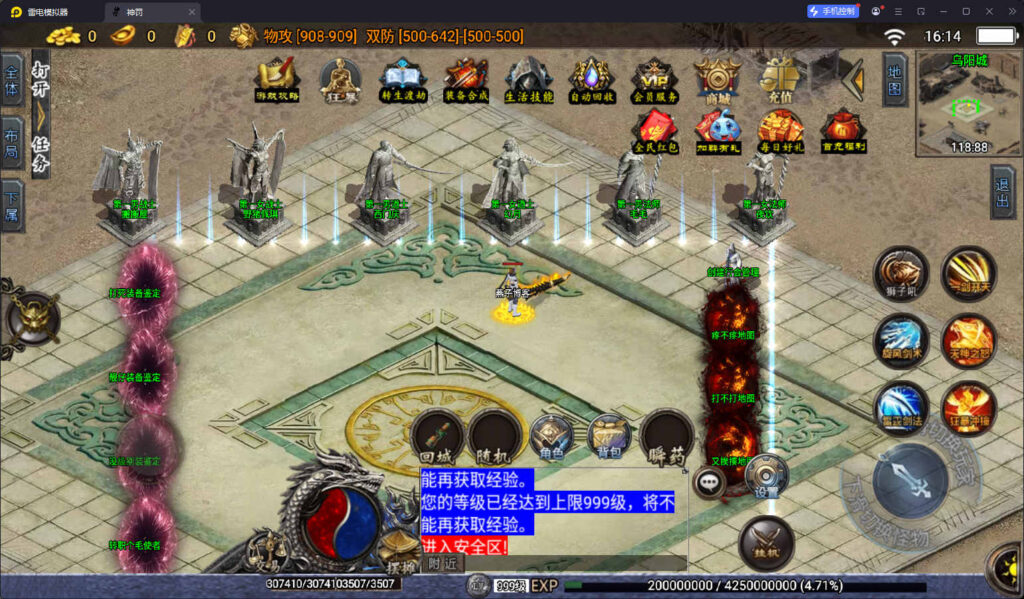Activate the 天神之怒 skill
This screenshot has height=599, width=1024.
pos(968,340)
